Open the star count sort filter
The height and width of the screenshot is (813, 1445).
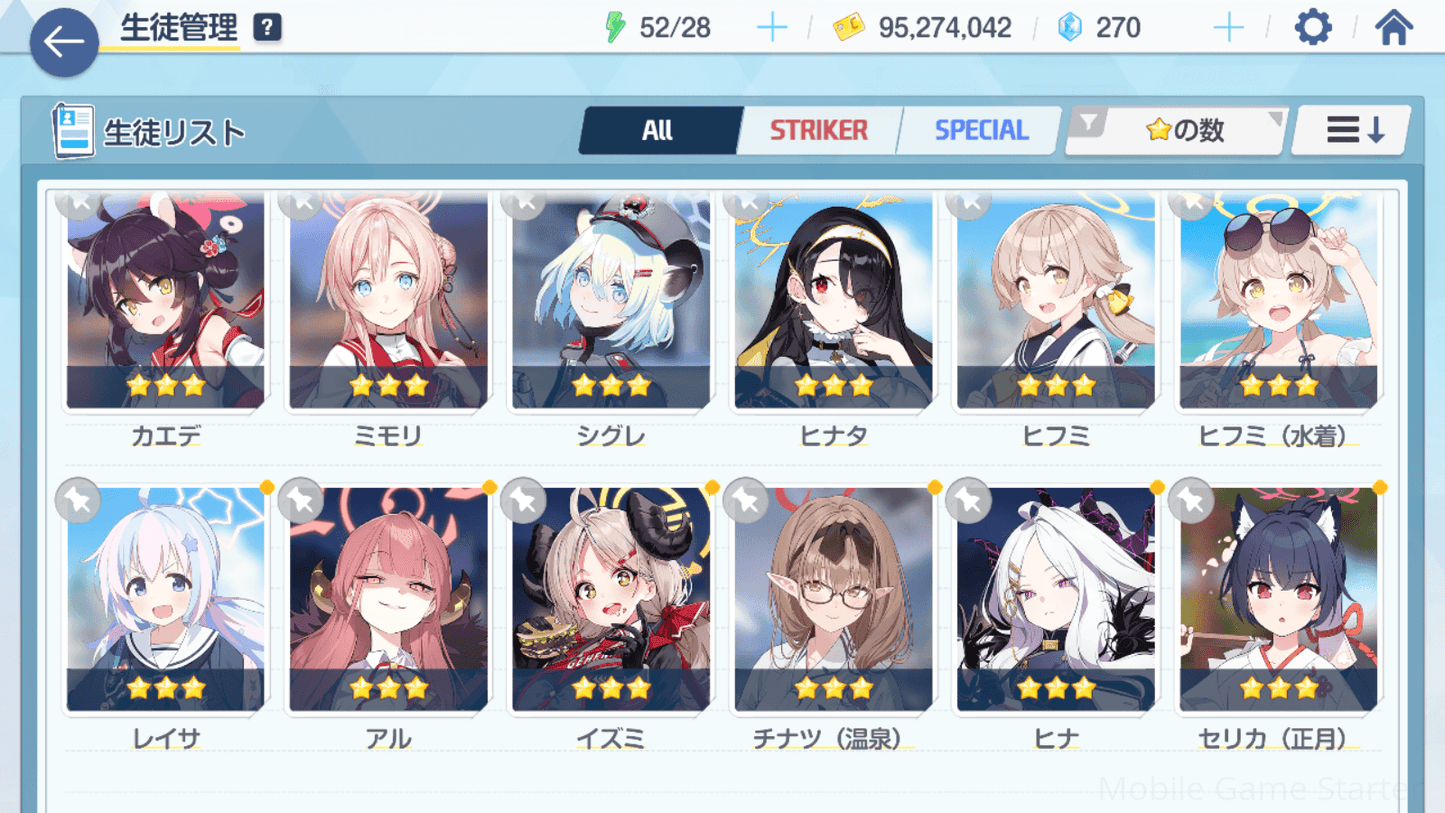click(x=1177, y=130)
